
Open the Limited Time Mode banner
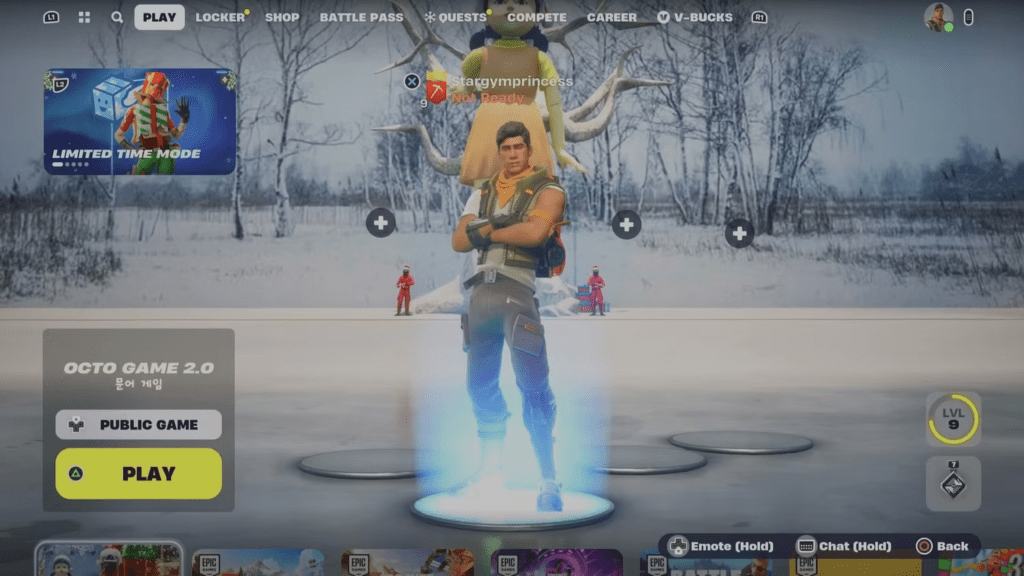[140, 121]
